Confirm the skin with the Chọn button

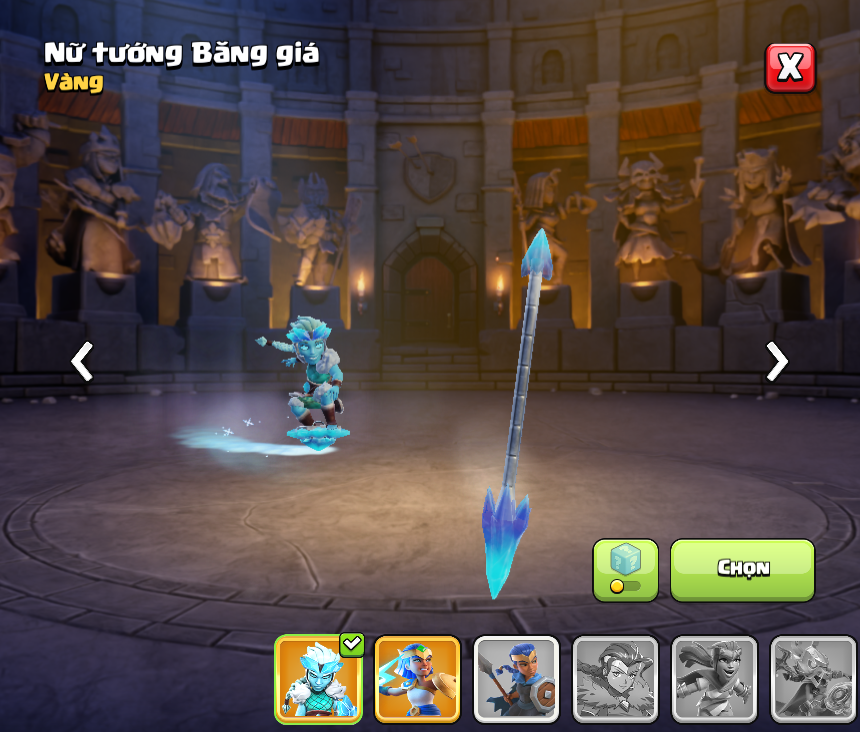[x=742, y=569]
